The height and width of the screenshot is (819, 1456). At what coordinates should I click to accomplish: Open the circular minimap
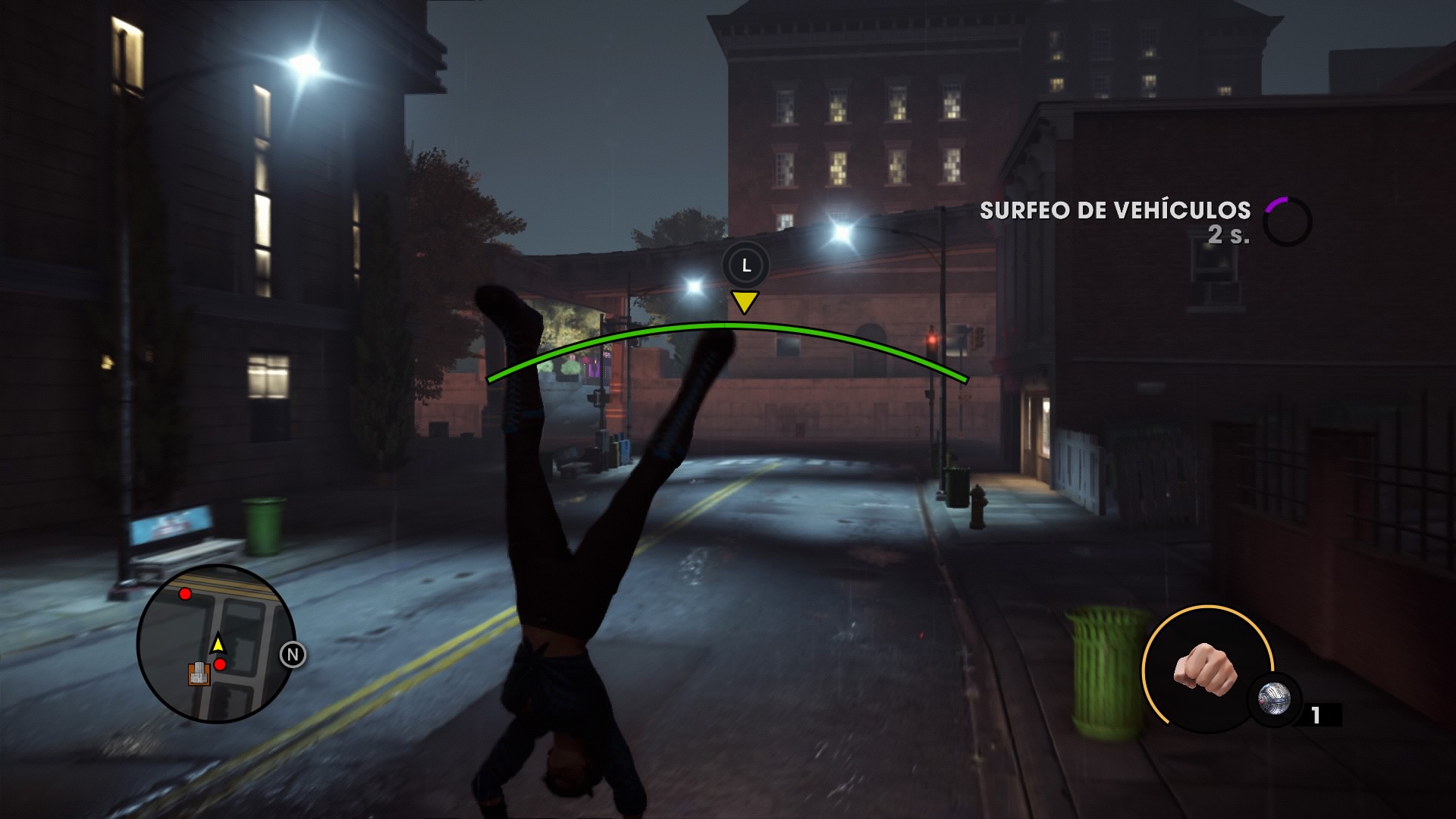[216, 644]
